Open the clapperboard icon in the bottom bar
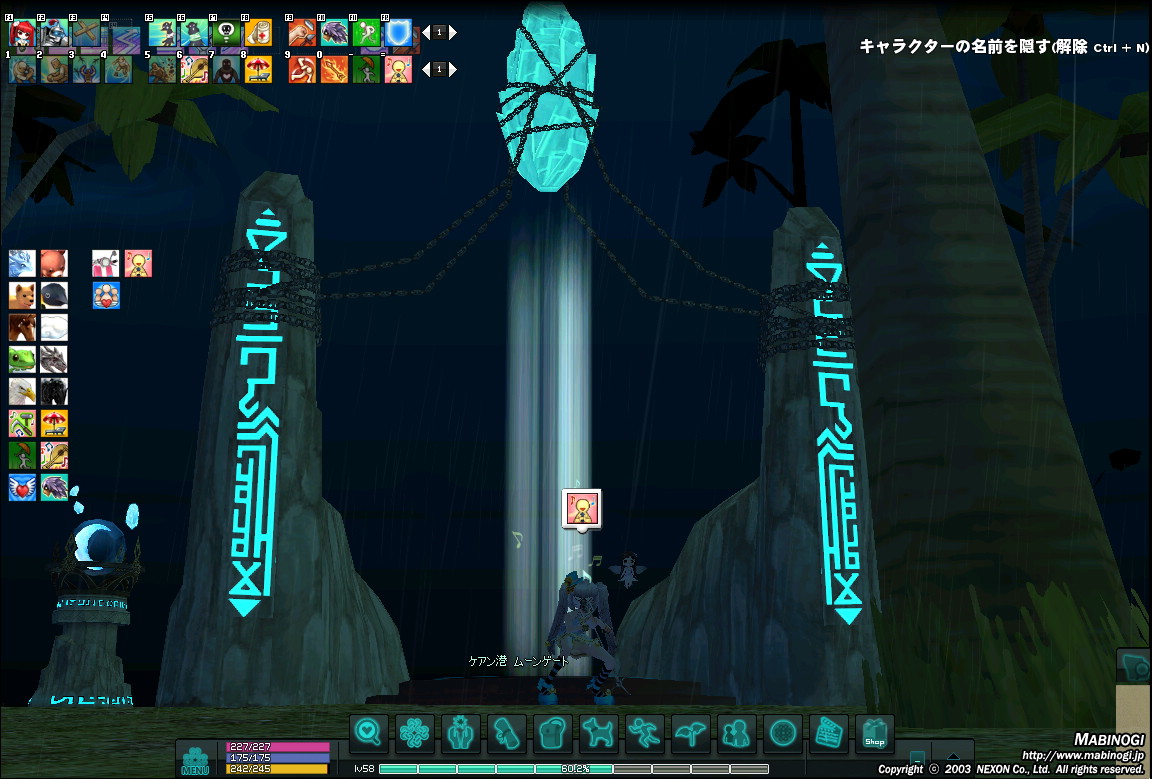 (x=829, y=735)
